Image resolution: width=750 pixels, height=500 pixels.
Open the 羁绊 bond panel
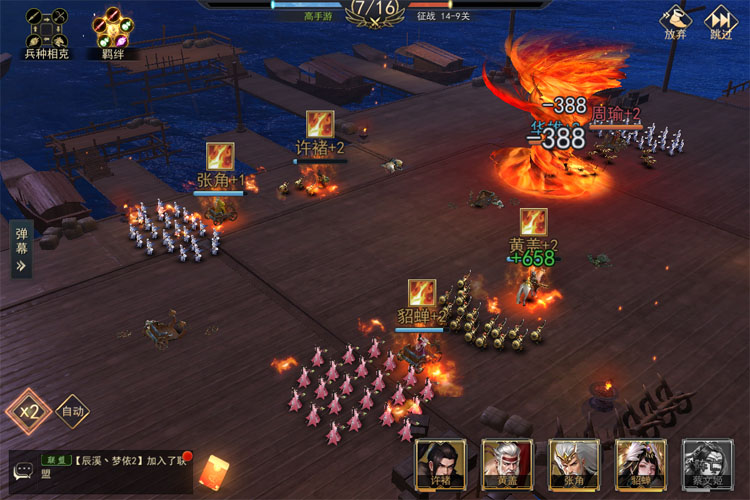click(112, 27)
